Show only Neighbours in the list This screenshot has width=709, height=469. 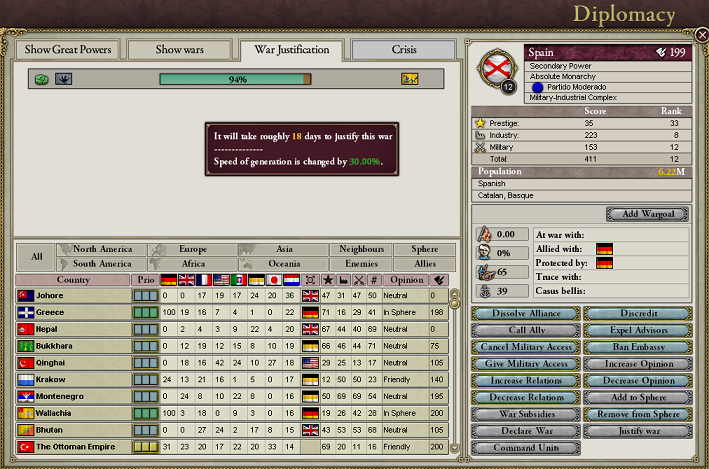361,249
